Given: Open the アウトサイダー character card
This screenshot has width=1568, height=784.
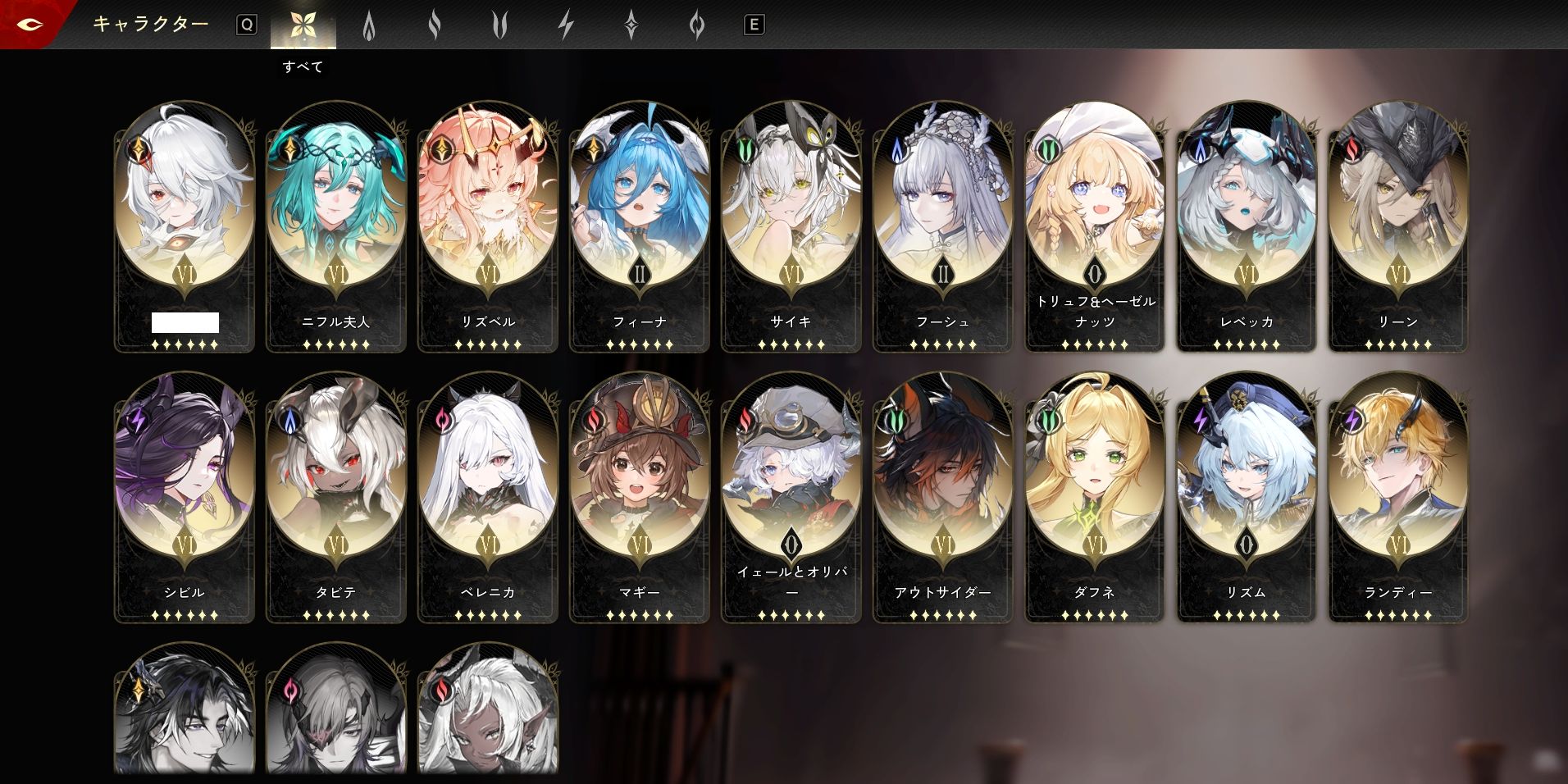Looking at the screenshot, I should click(x=943, y=496).
